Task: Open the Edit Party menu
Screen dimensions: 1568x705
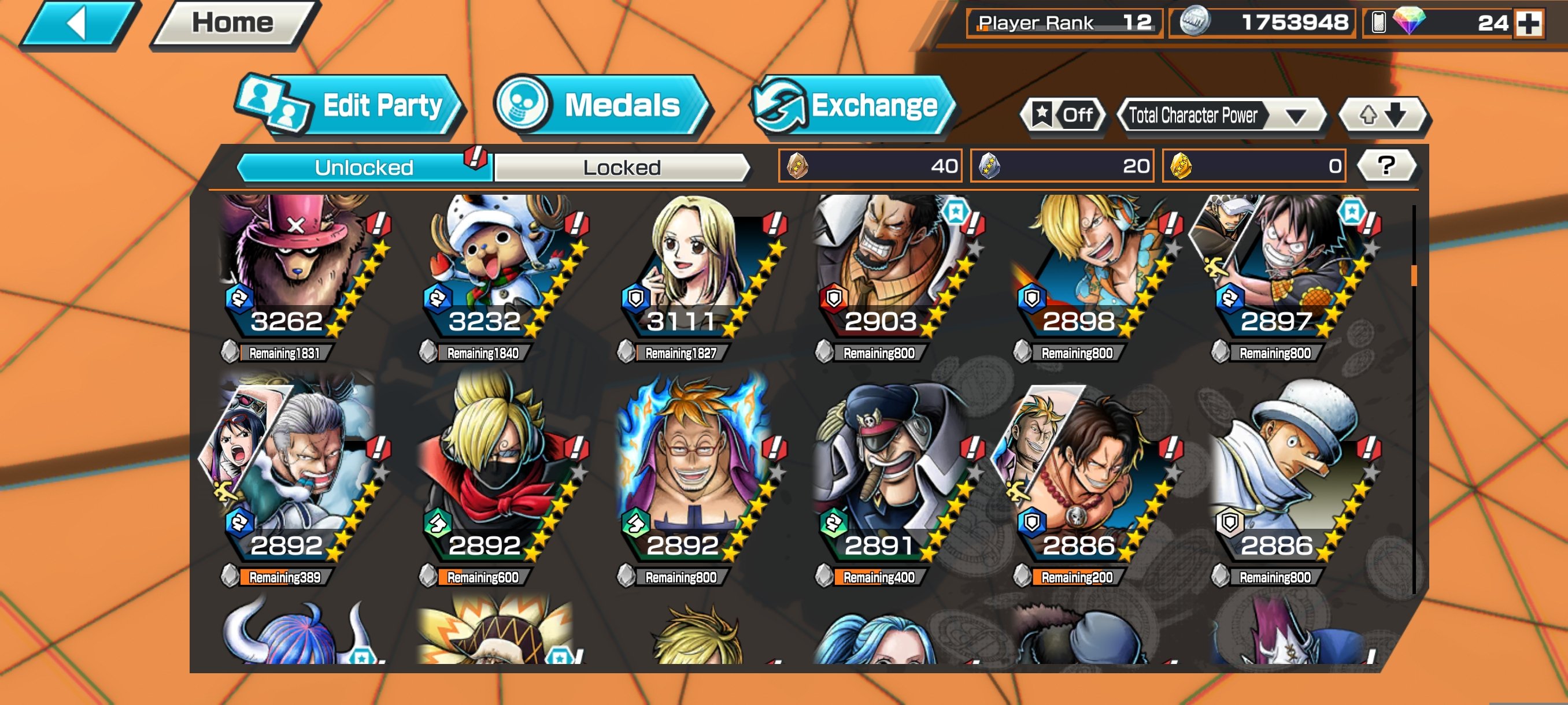Action: click(351, 106)
